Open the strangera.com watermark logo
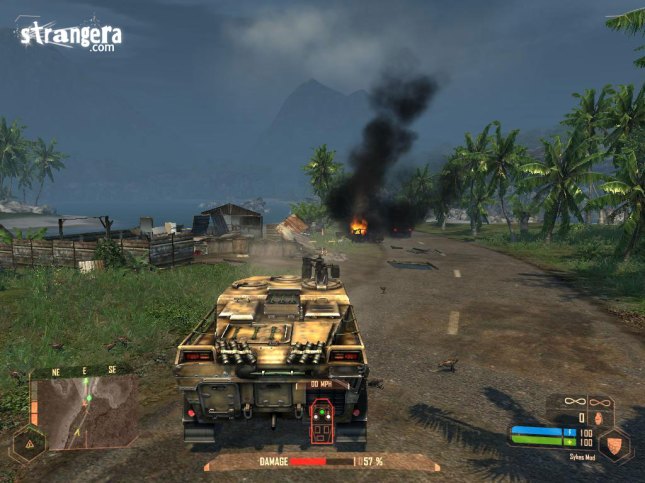This screenshot has width=645, height=483. coord(68,36)
